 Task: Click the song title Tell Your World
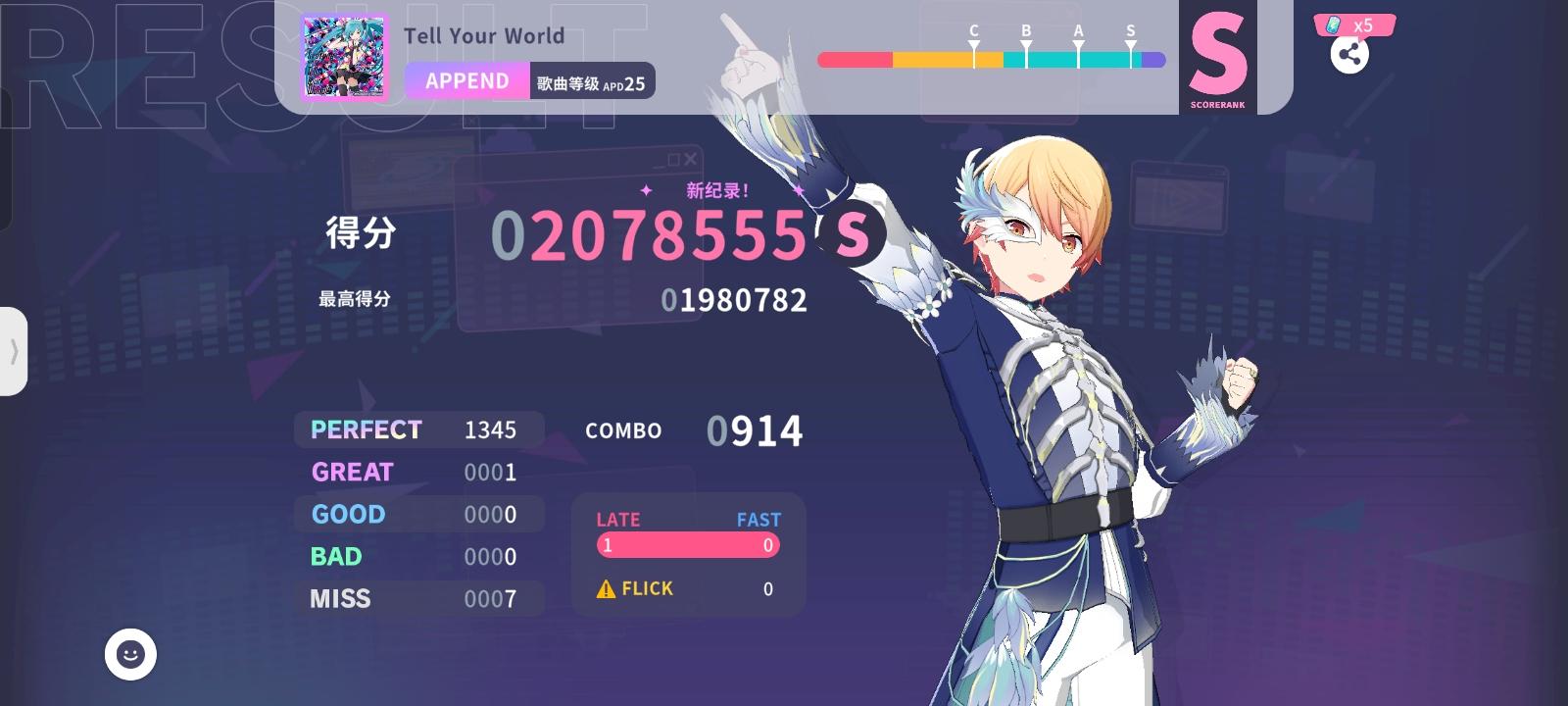coord(485,35)
